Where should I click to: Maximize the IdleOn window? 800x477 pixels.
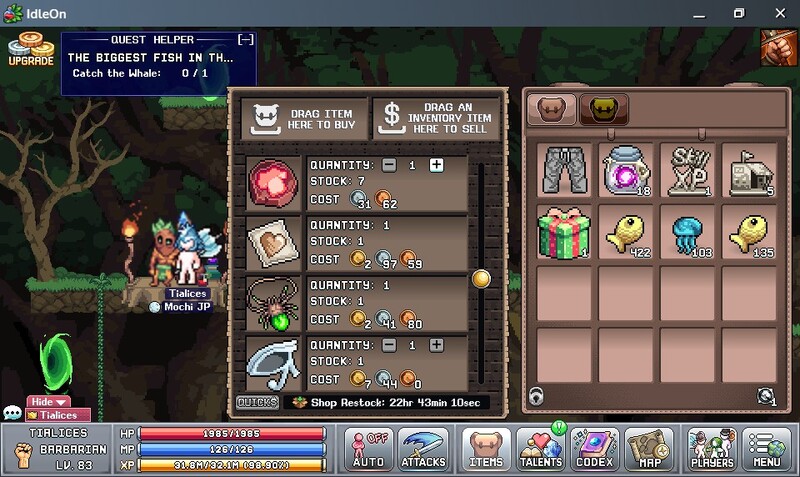739,13
